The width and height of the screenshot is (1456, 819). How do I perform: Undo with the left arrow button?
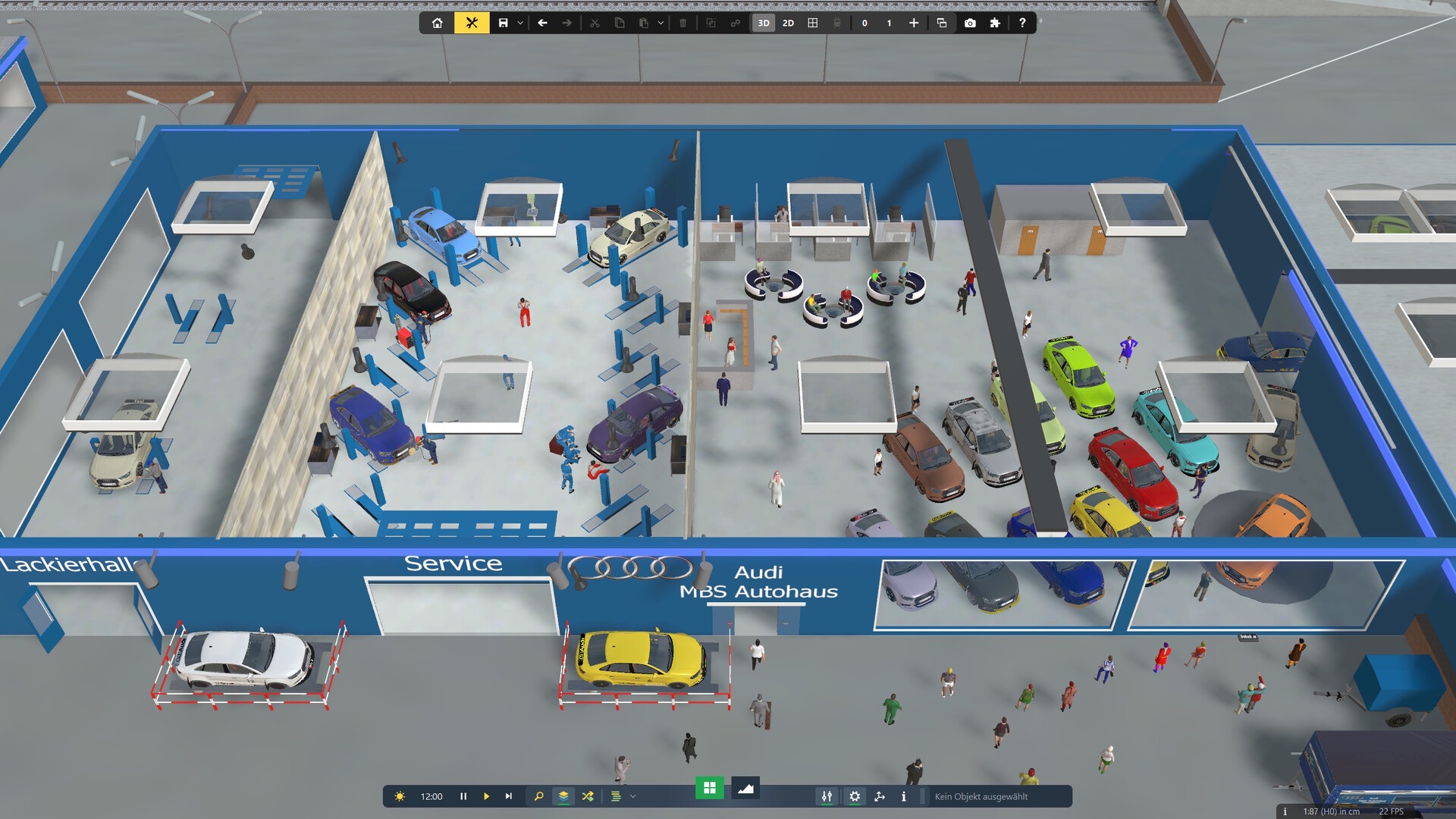click(x=542, y=23)
